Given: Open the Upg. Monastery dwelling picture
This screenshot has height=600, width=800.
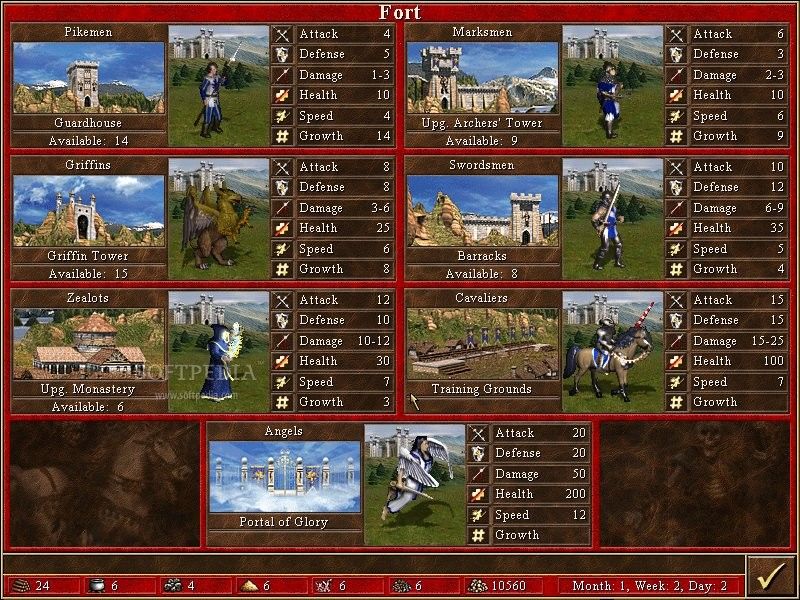Looking at the screenshot, I should coord(88,344).
